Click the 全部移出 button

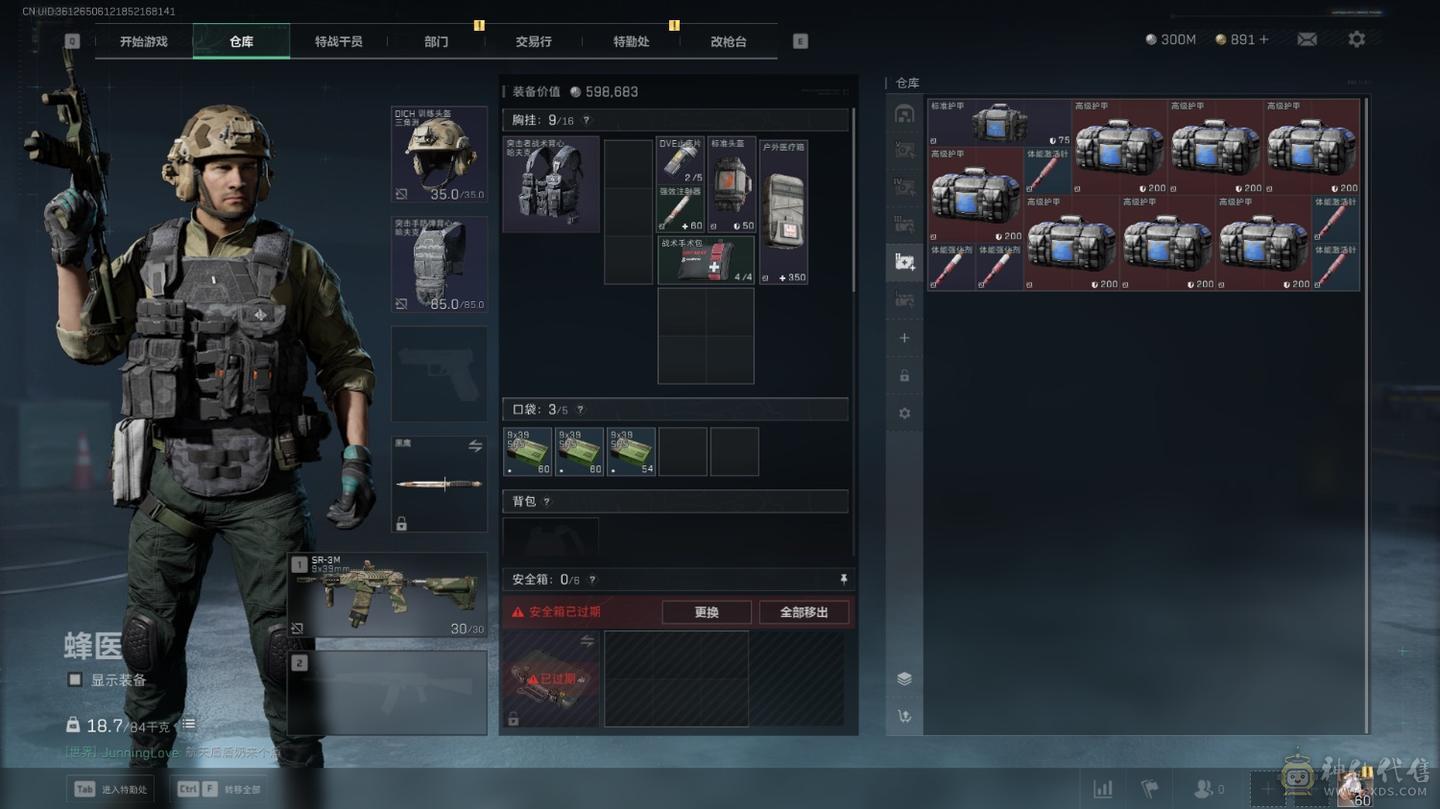tap(804, 612)
